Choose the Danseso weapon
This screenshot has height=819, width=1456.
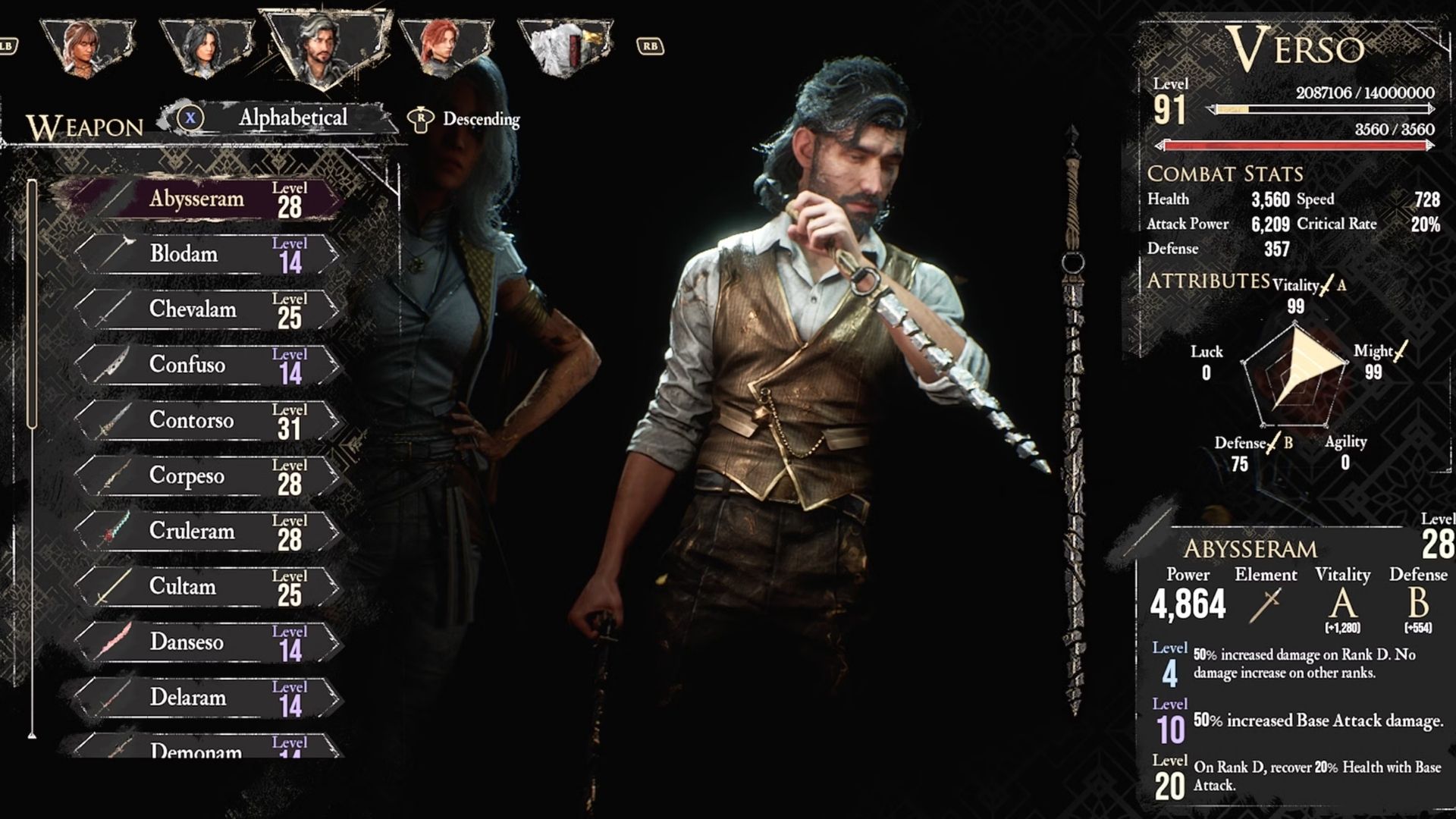(205, 642)
